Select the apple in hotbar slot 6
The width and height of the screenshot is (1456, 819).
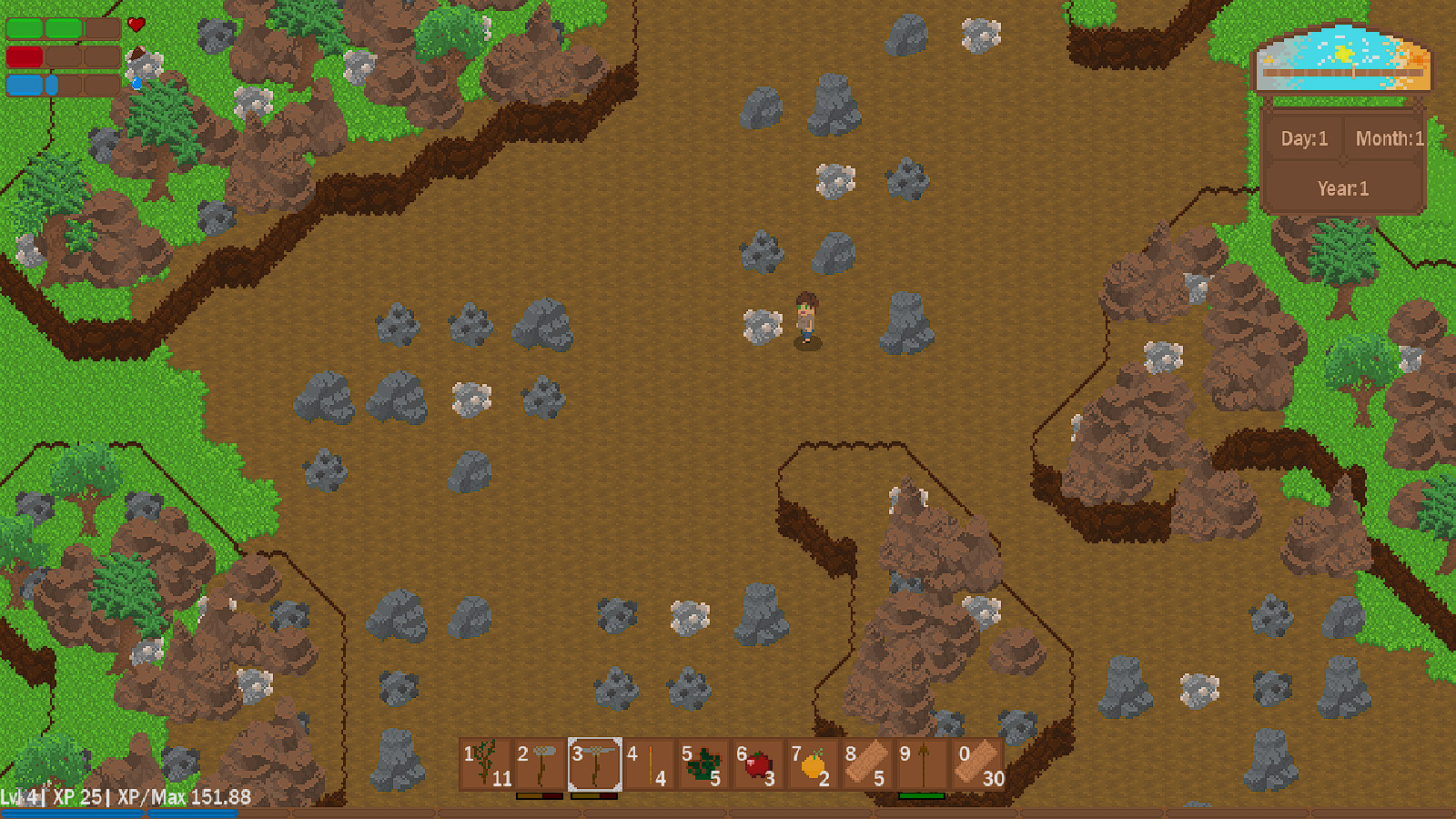760,764
